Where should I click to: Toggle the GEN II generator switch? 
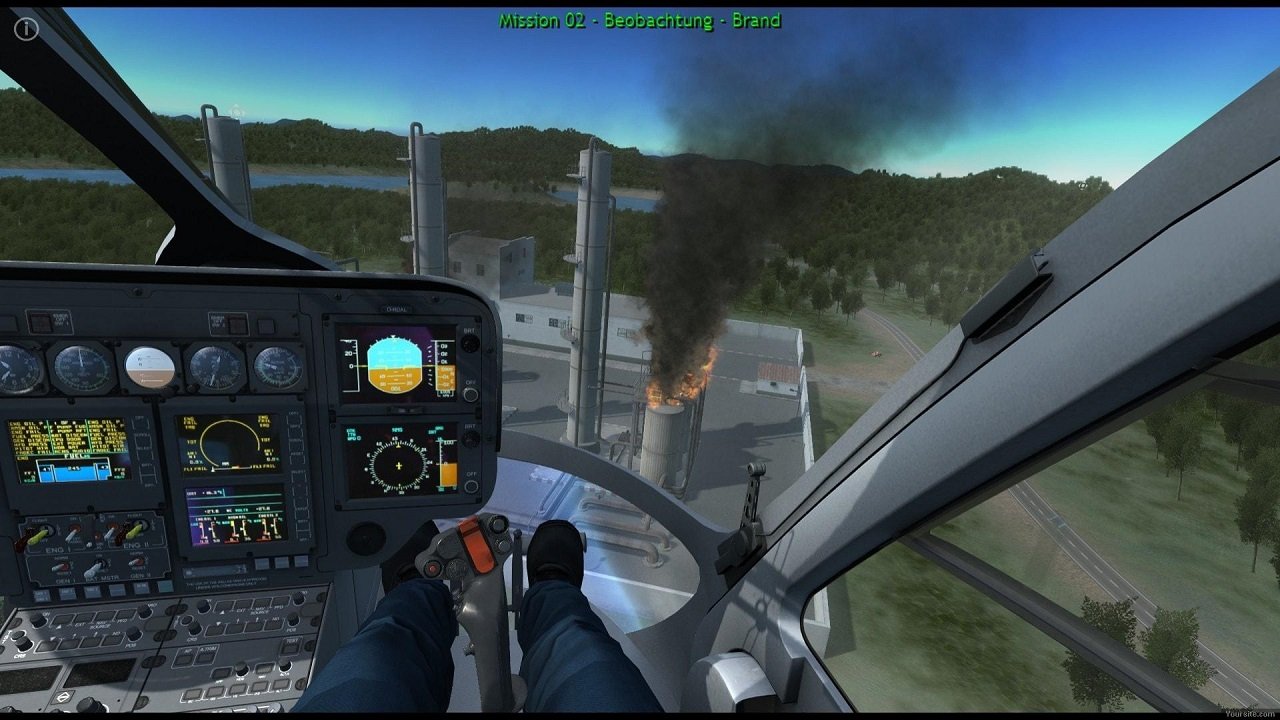(x=136, y=561)
